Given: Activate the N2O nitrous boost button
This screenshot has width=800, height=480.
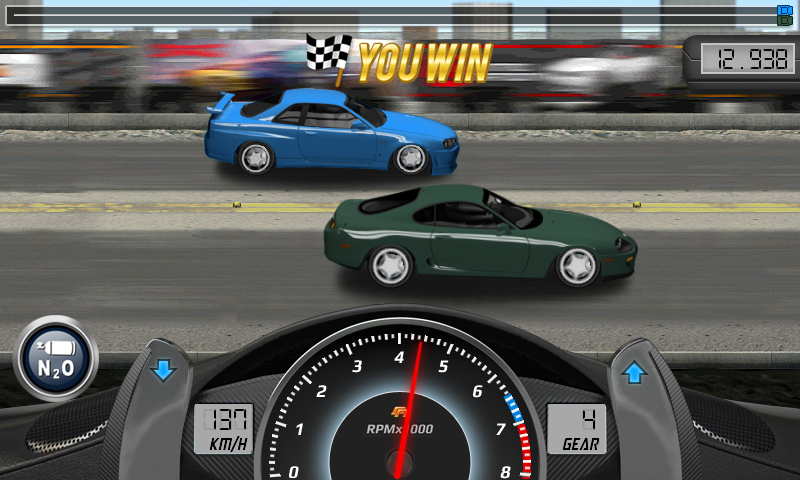Looking at the screenshot, I should [56, 358].
